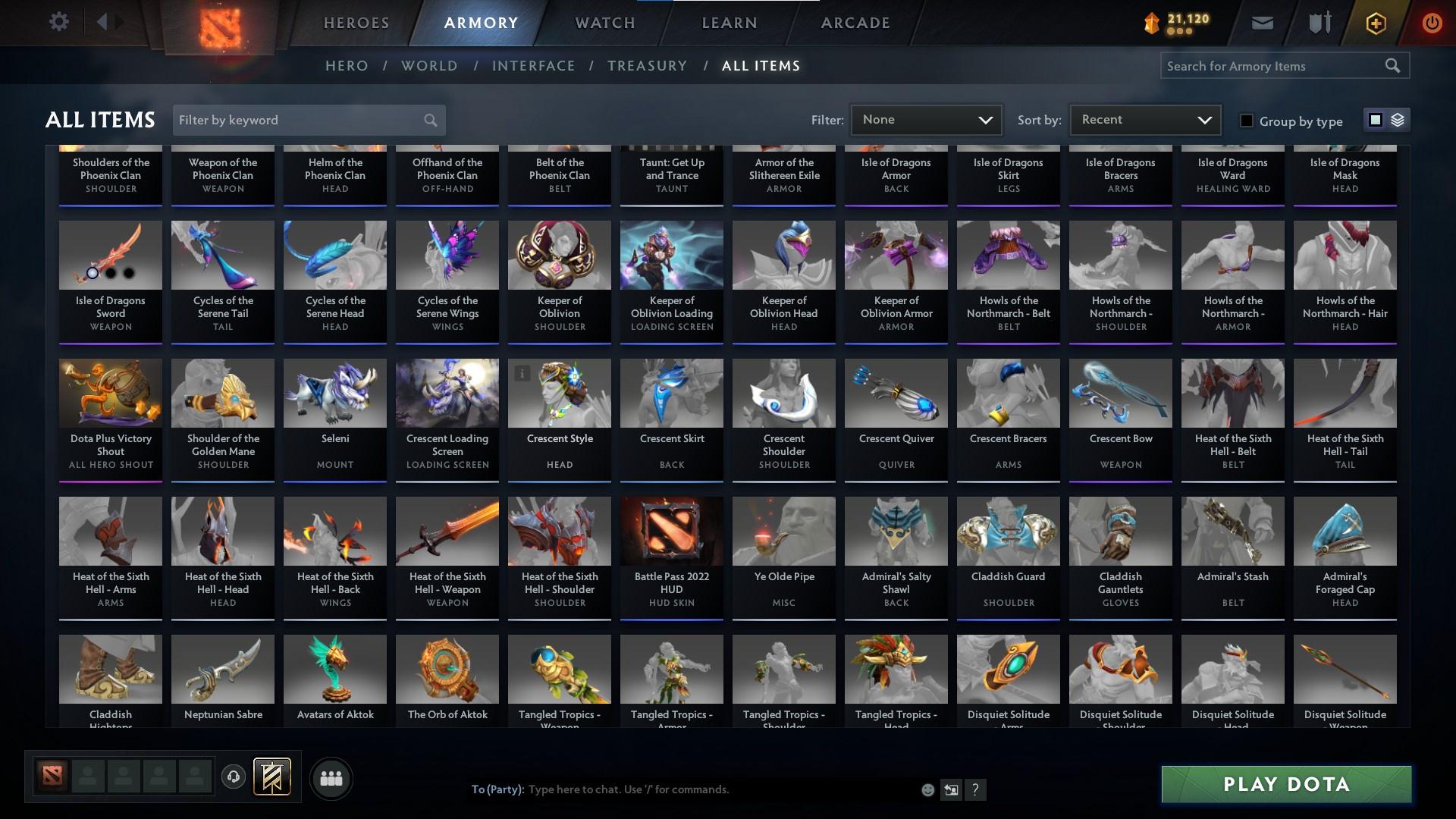Click the power button to exit
The image size is (1456, 819).
(1432, 23)
